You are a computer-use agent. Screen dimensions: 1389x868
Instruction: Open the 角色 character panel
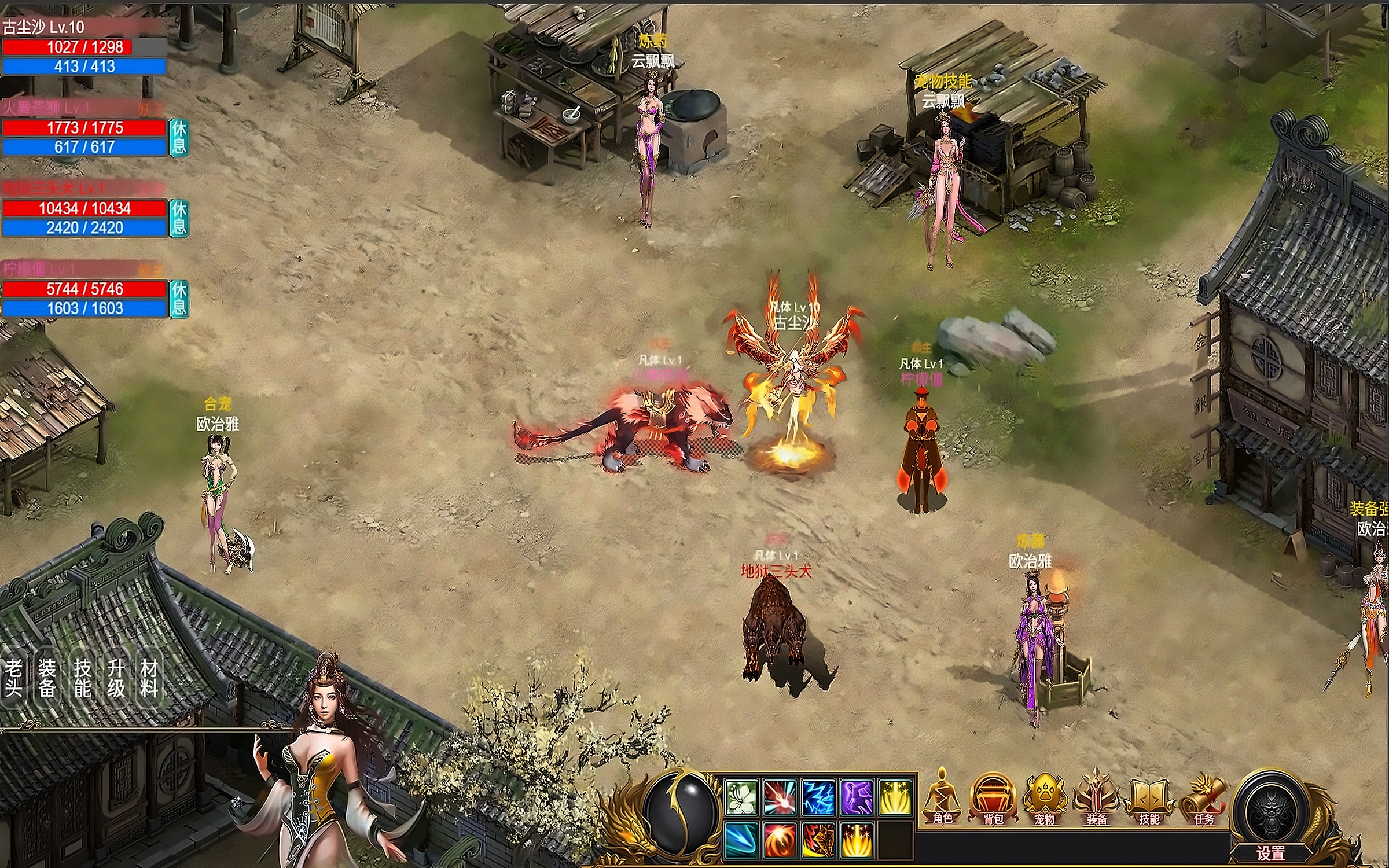942,799
